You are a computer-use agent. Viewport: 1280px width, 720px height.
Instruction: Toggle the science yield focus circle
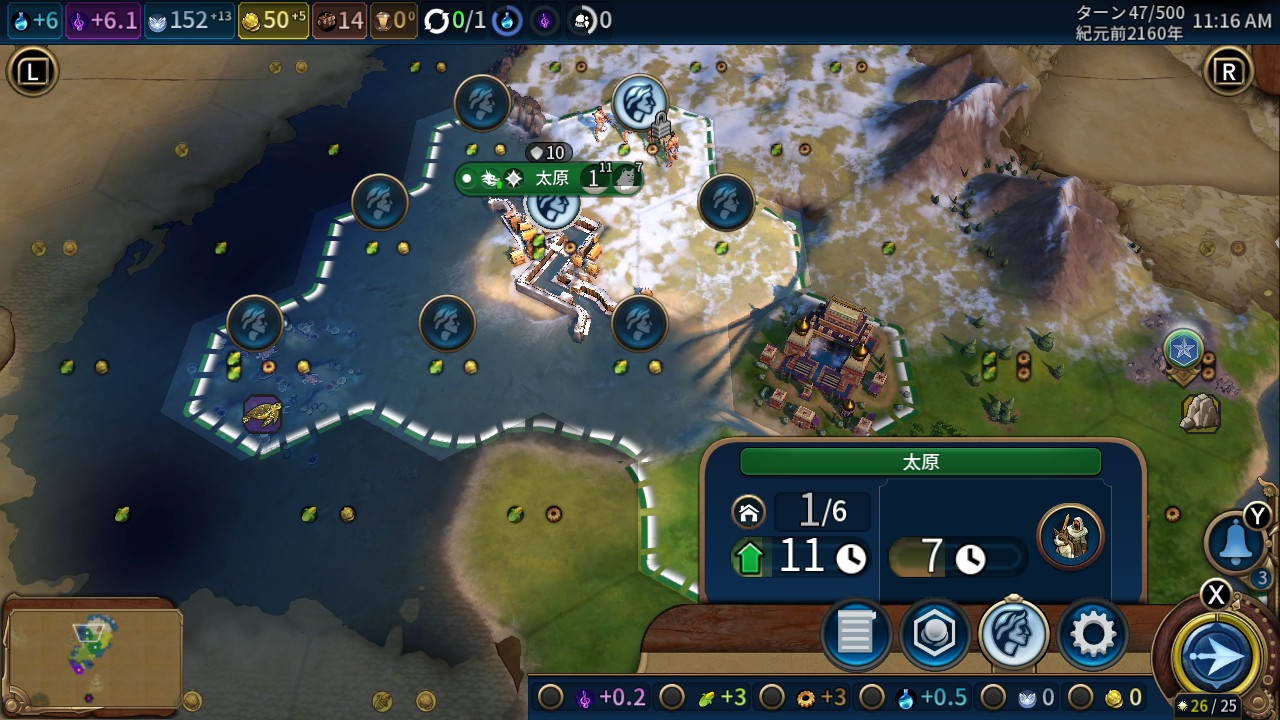point(871,697)
